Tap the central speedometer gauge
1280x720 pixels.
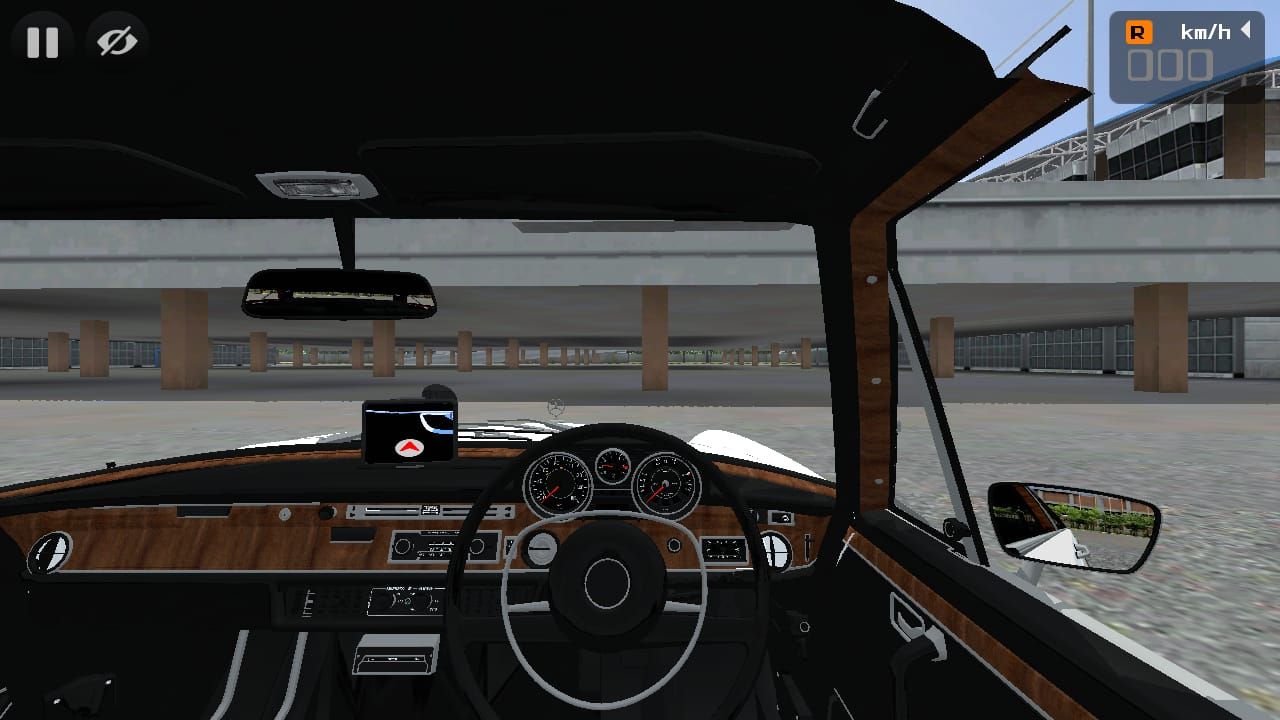(x=557, y=485)
